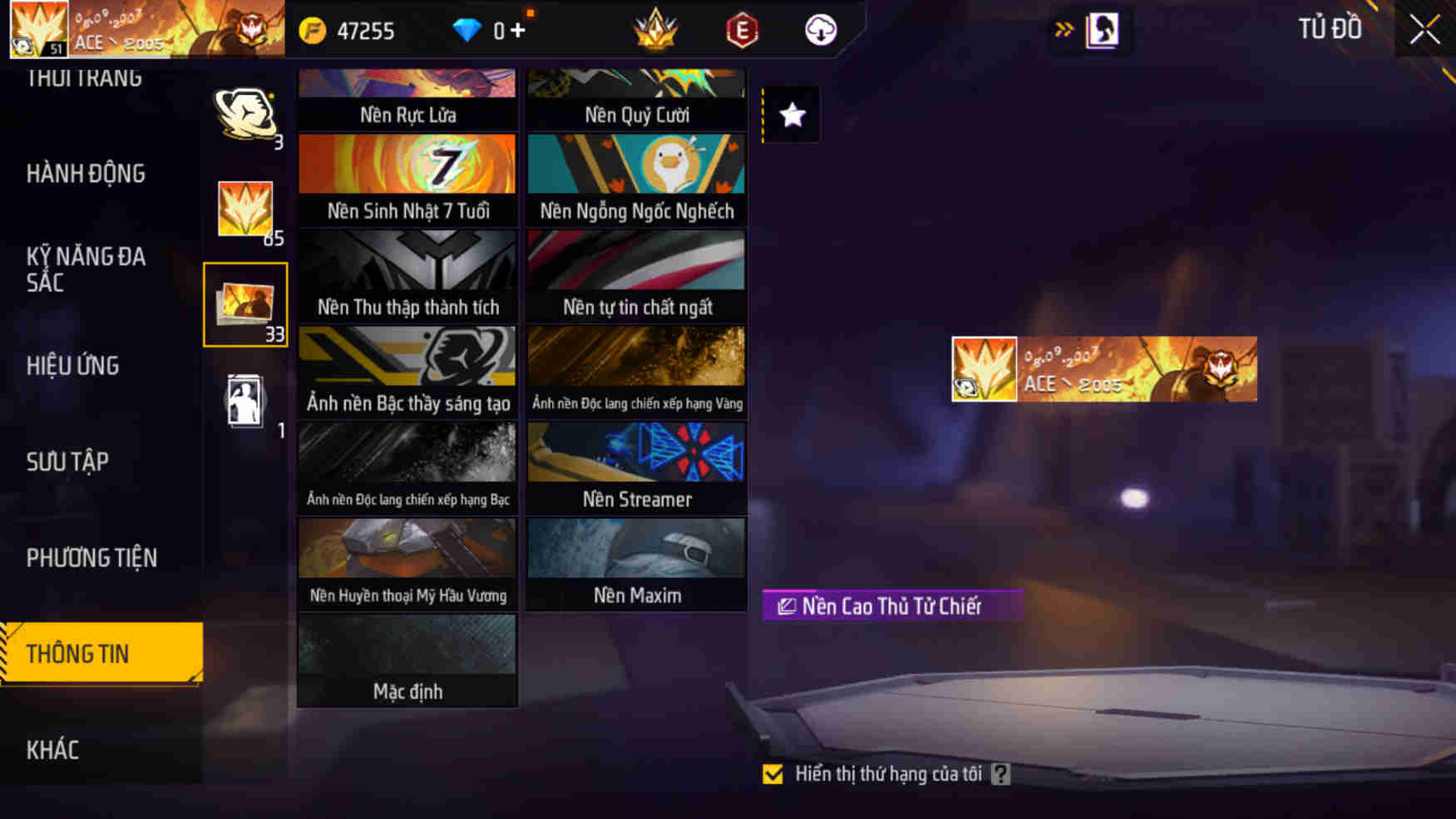This screenshot has height=819, width=1456.
Task: Open the help question mark next to the checkbox
Action: (999, 774)
